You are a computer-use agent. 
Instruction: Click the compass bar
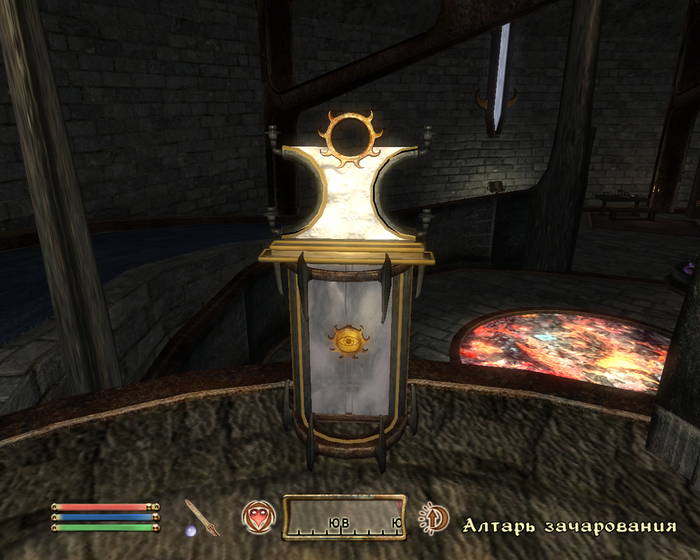(x=344, y=517)
